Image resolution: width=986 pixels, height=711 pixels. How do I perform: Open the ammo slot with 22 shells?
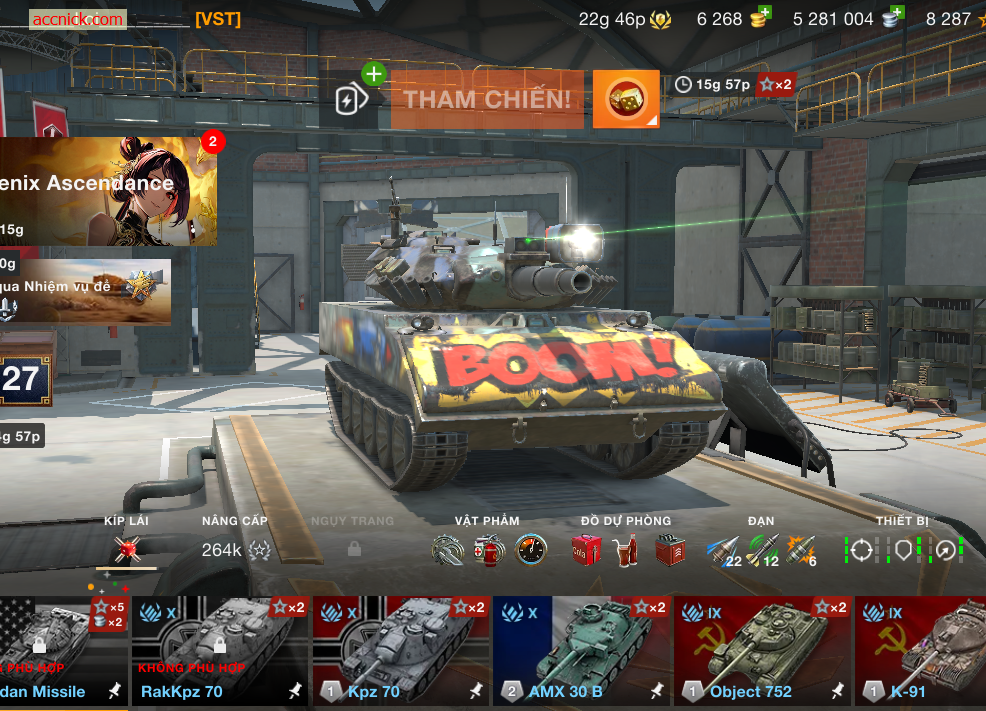[x=723, y=550]
